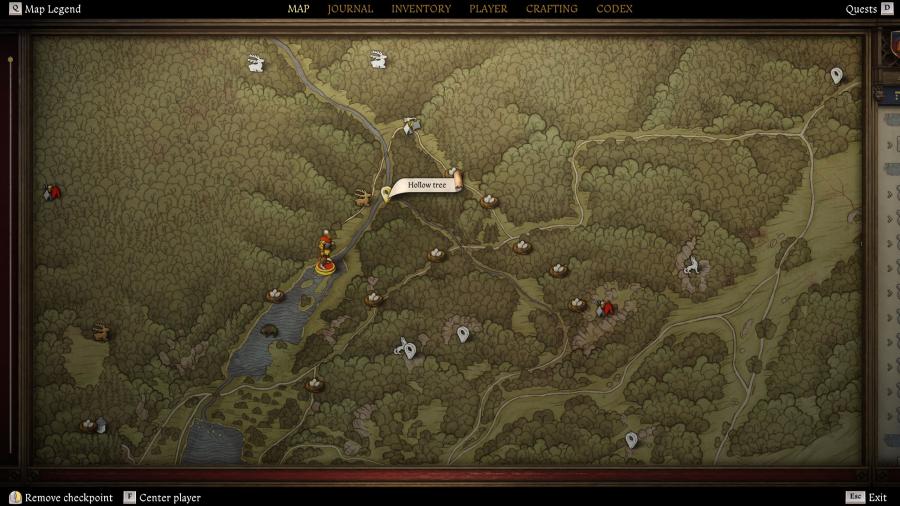
Task: Show the Map Legend
Action: 52,9
